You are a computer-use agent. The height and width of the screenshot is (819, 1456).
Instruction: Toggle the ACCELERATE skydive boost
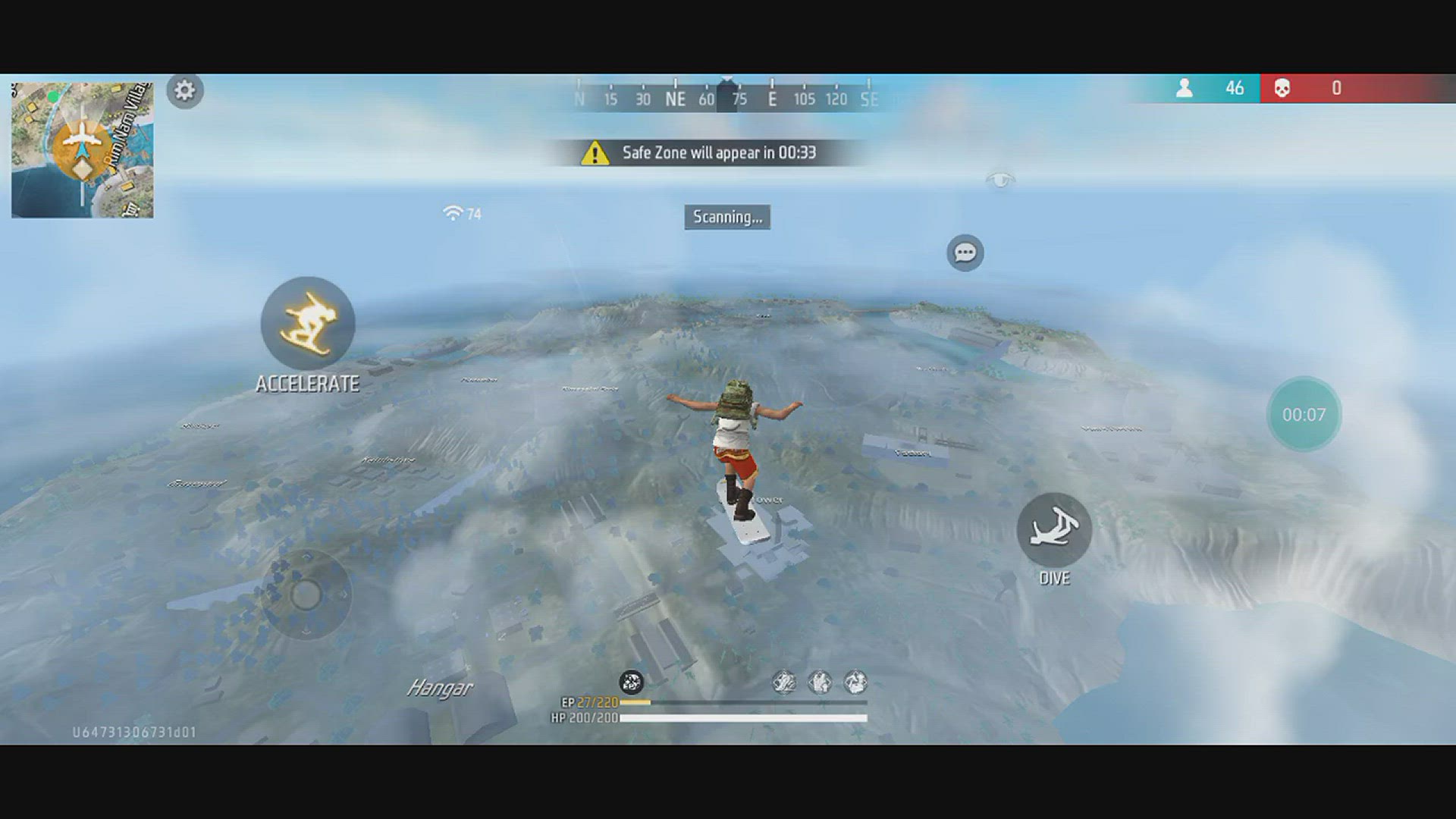pyautogui.click(x=307, y=325)
